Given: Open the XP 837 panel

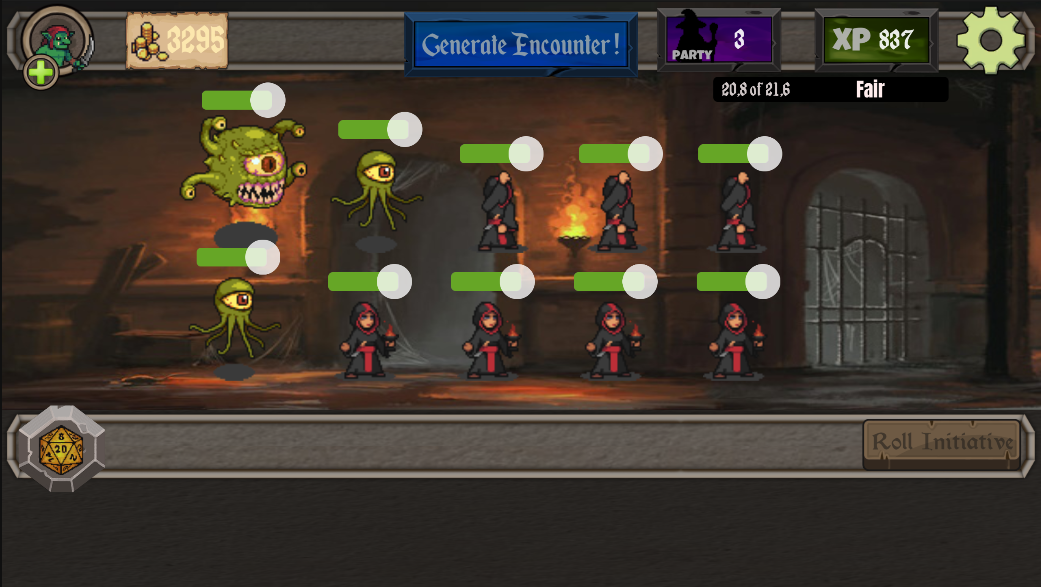Looking at the screenshot, I should [876, 40].
